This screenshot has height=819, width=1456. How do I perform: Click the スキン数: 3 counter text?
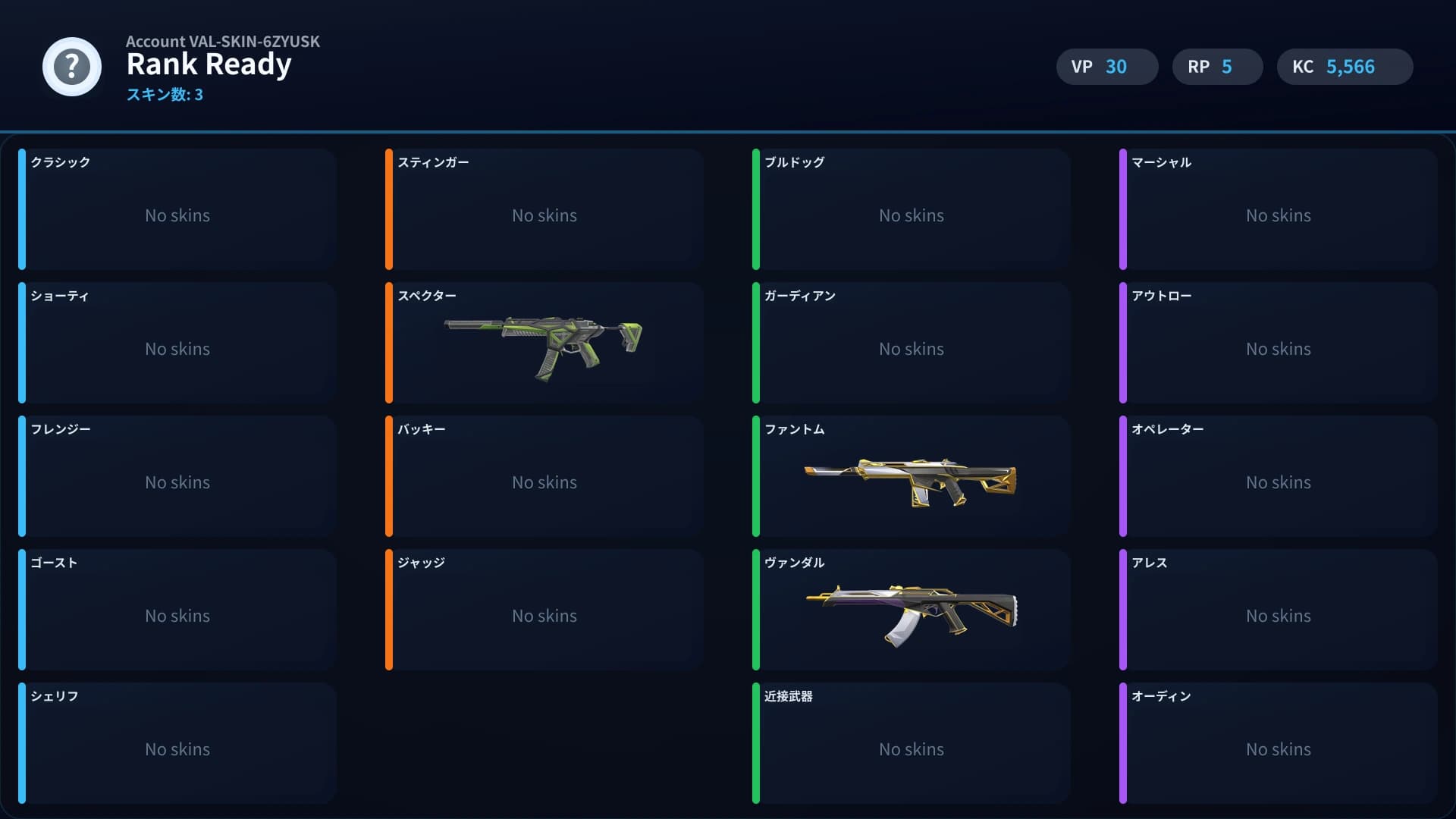point(165,95)
